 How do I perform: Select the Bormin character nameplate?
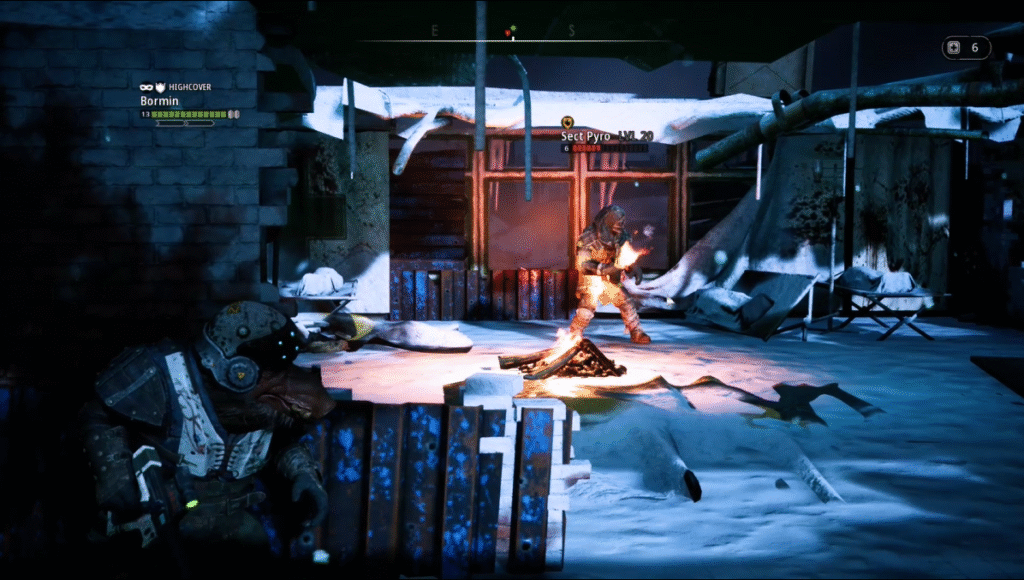click(158, 101)
